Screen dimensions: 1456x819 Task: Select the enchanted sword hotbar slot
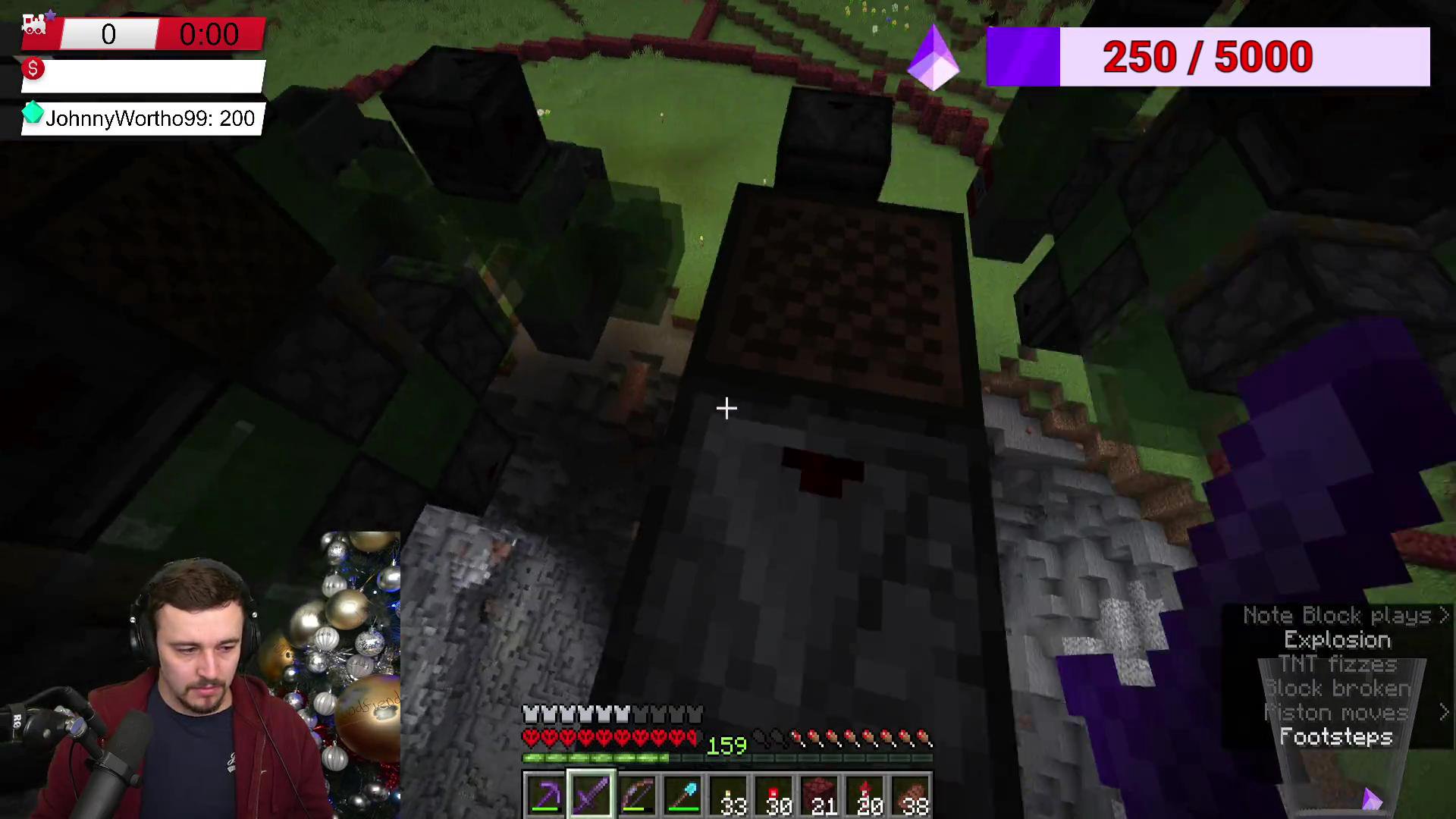[591, 795]
